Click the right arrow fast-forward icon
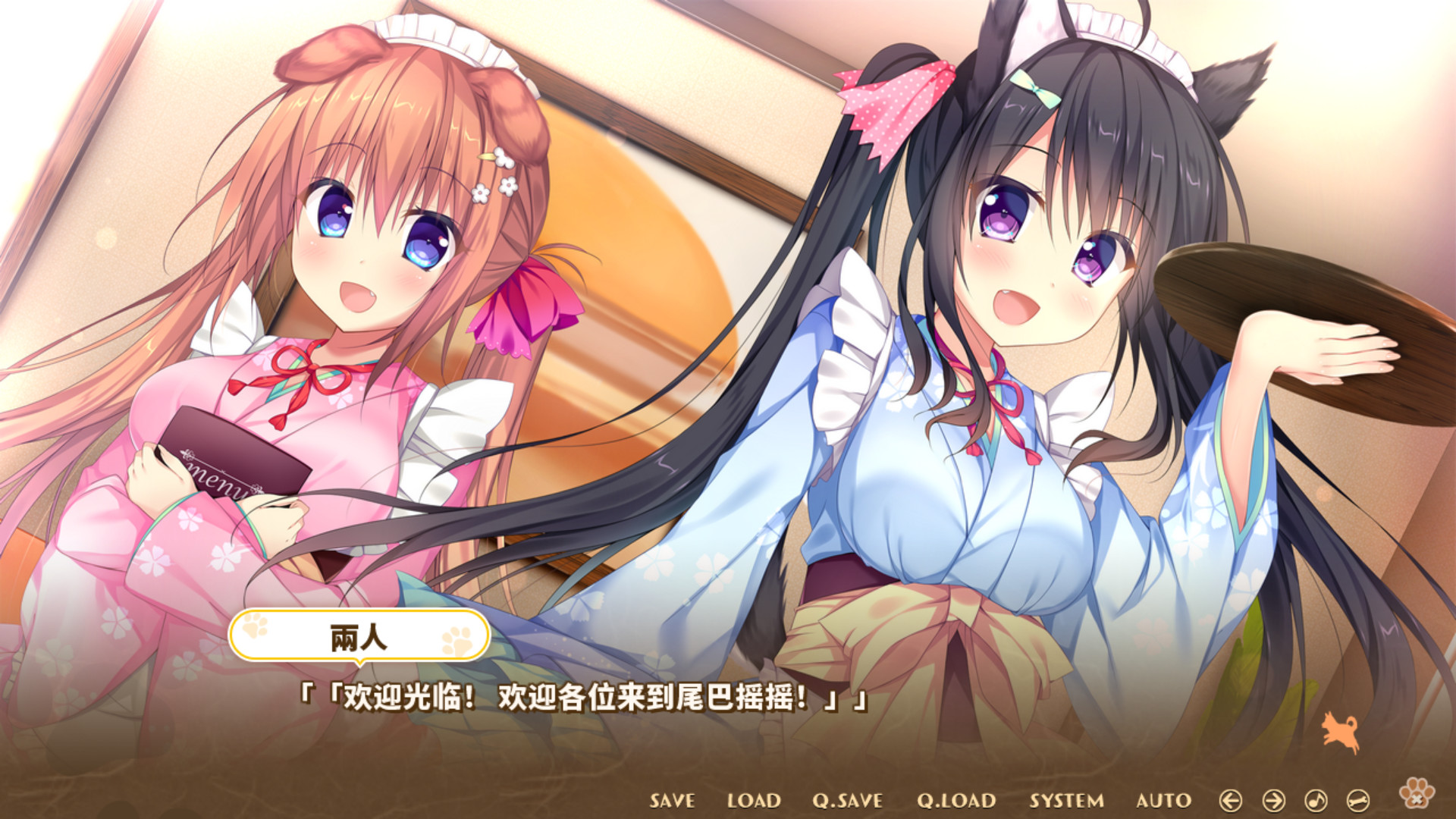The width and height of the screenshot is (1456, 819). click(1274, 801)
